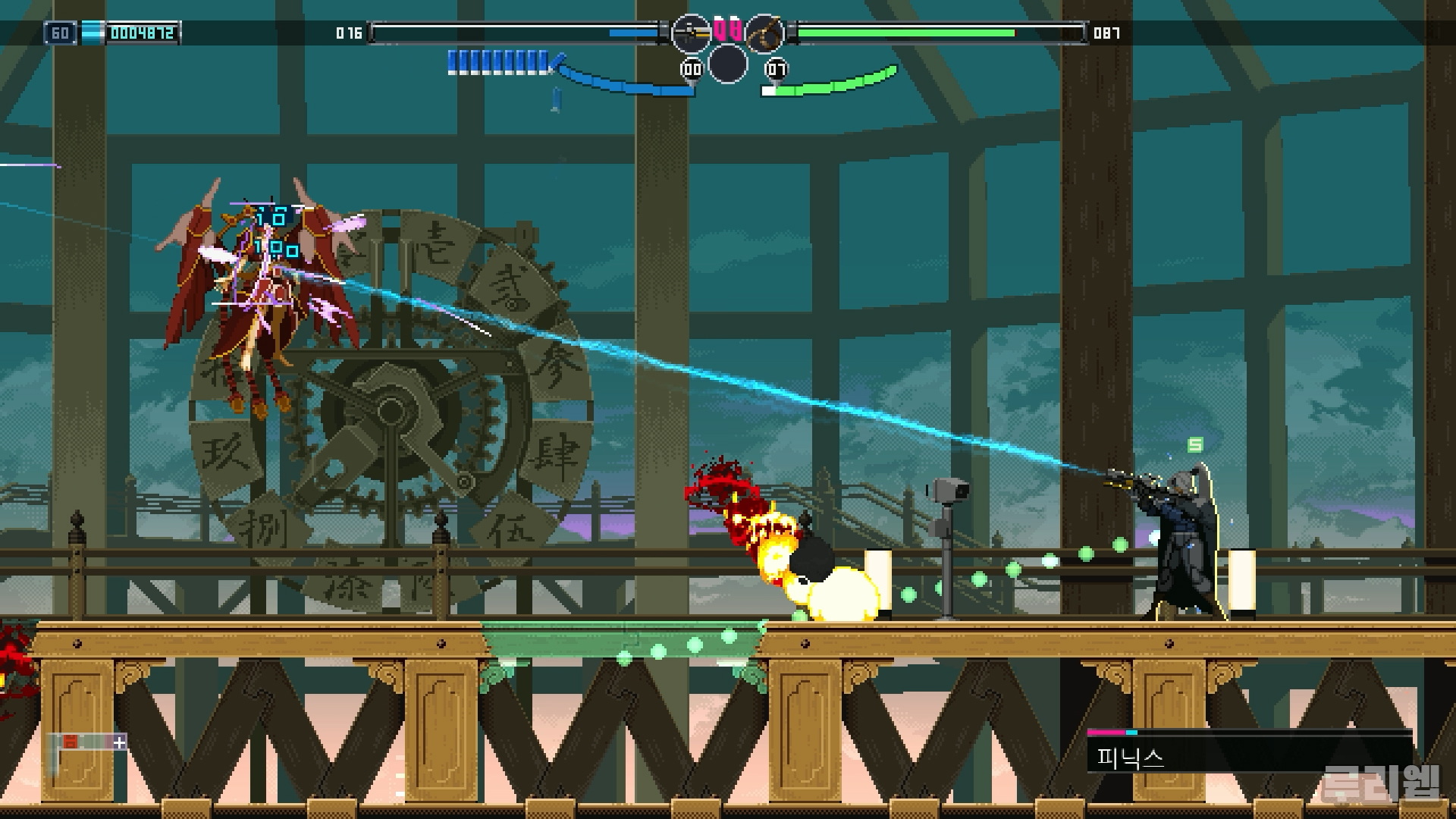
Task: Click the empty circular slot below weapons
Action: tap(728, 64)
